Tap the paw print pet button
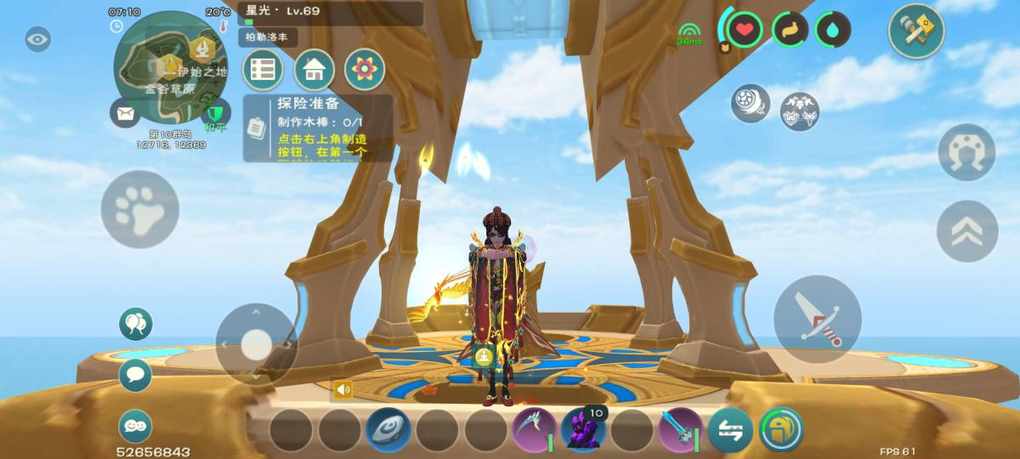The width and height of the screenshot is (1020, 459). click(139, 209)
